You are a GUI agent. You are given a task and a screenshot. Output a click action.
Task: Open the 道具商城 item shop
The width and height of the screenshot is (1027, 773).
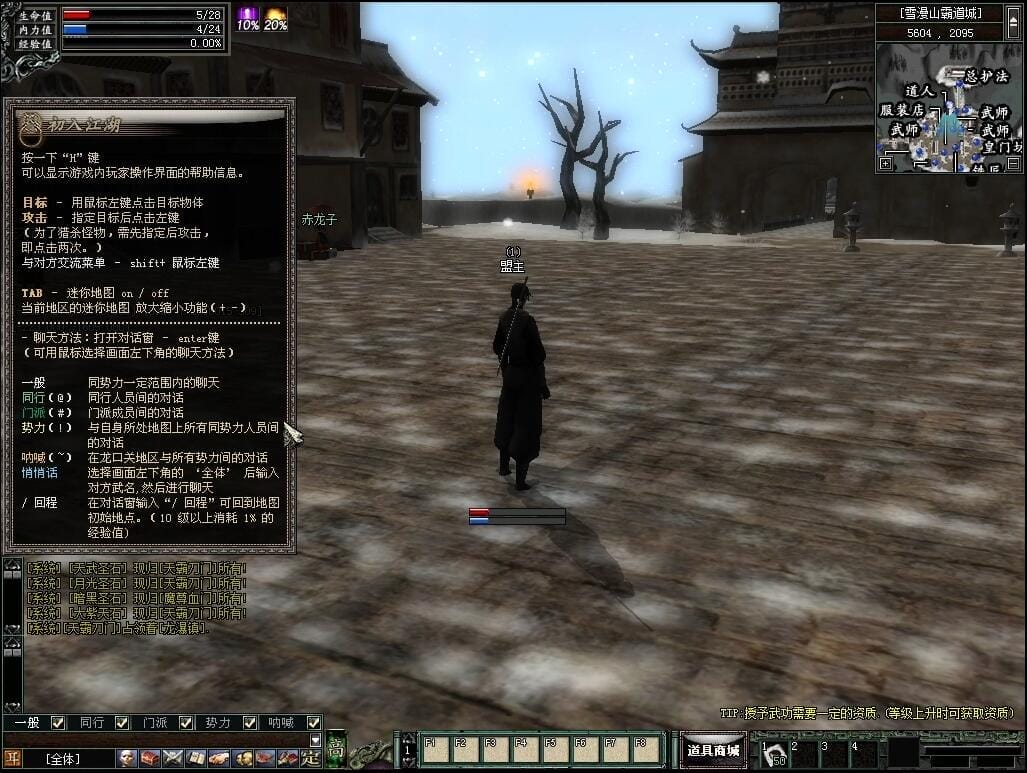pos(713,750)
